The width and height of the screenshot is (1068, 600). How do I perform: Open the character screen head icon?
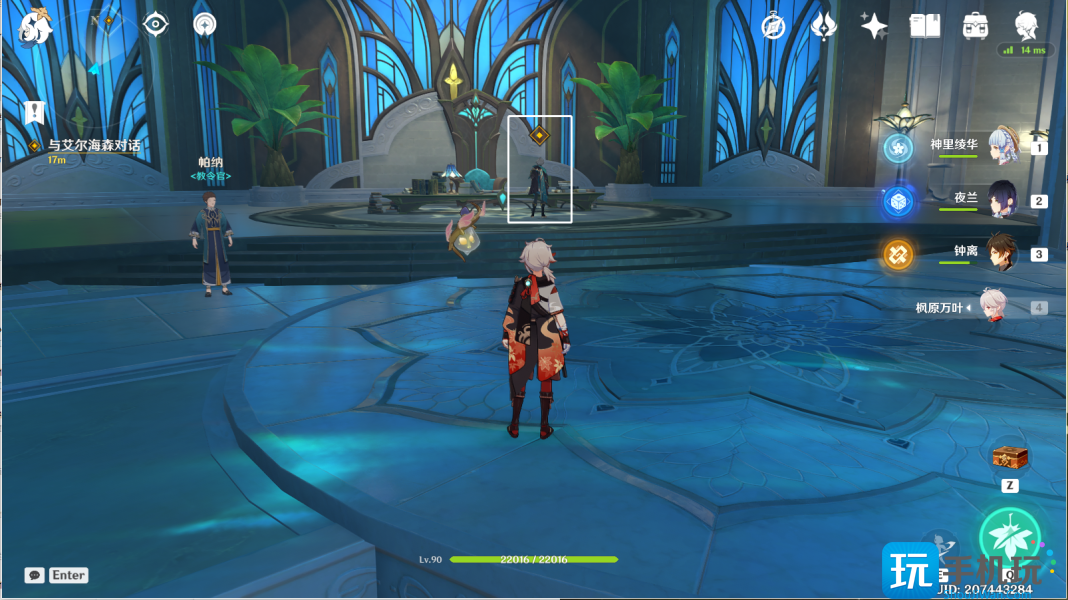(x=1026, y=26)
